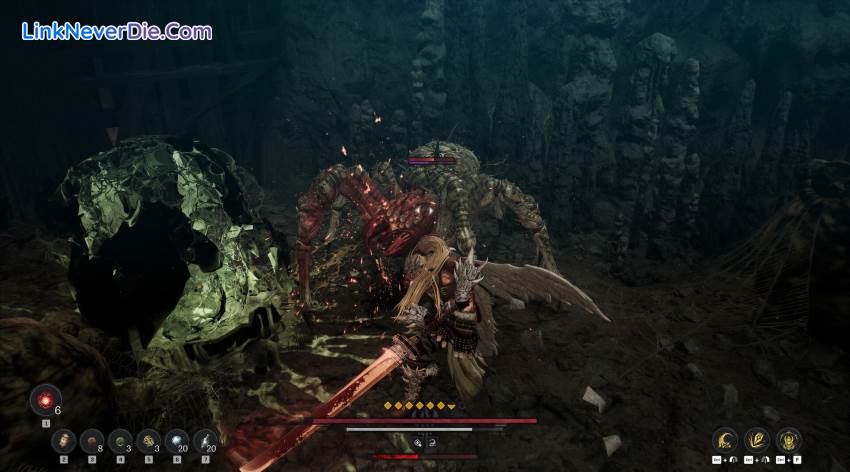
Task: Use the glowing red orb item
Action: click(45, 400)
